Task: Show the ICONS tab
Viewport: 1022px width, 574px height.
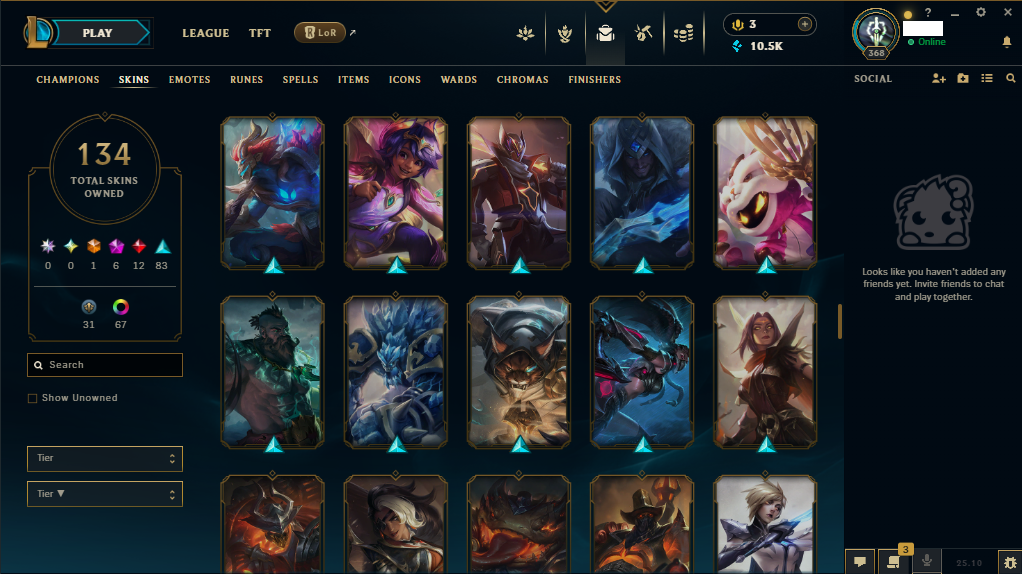Action: click(x=405, y=80)
